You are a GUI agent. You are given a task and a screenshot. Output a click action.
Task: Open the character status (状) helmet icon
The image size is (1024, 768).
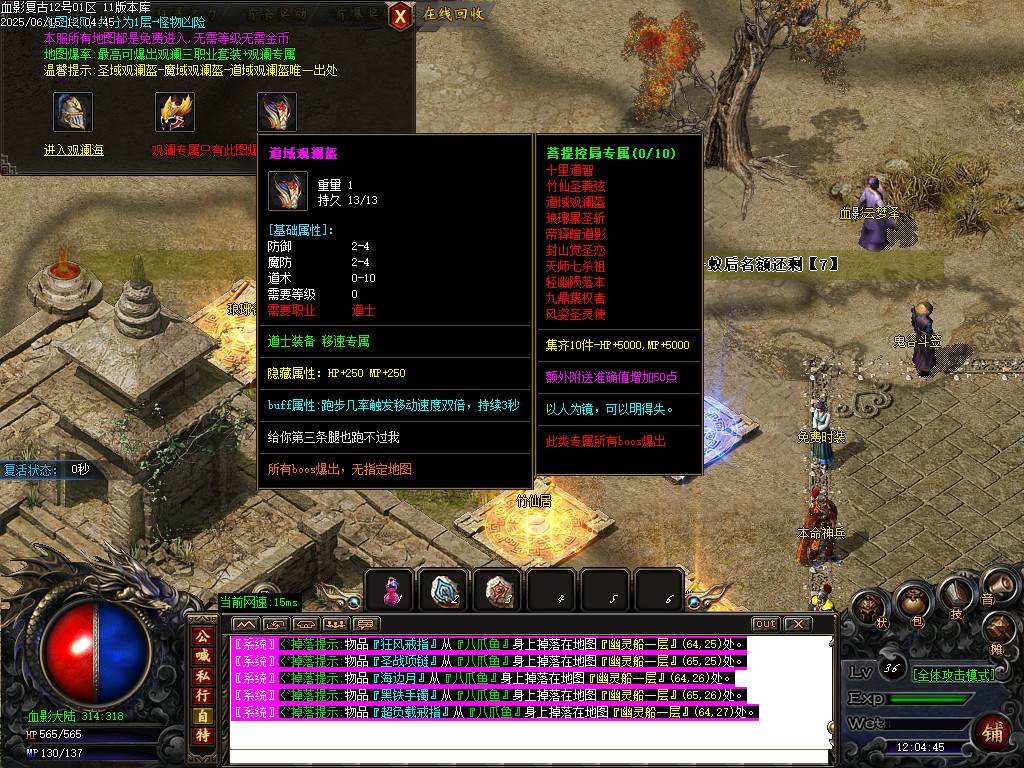click(x=870, y=609)
